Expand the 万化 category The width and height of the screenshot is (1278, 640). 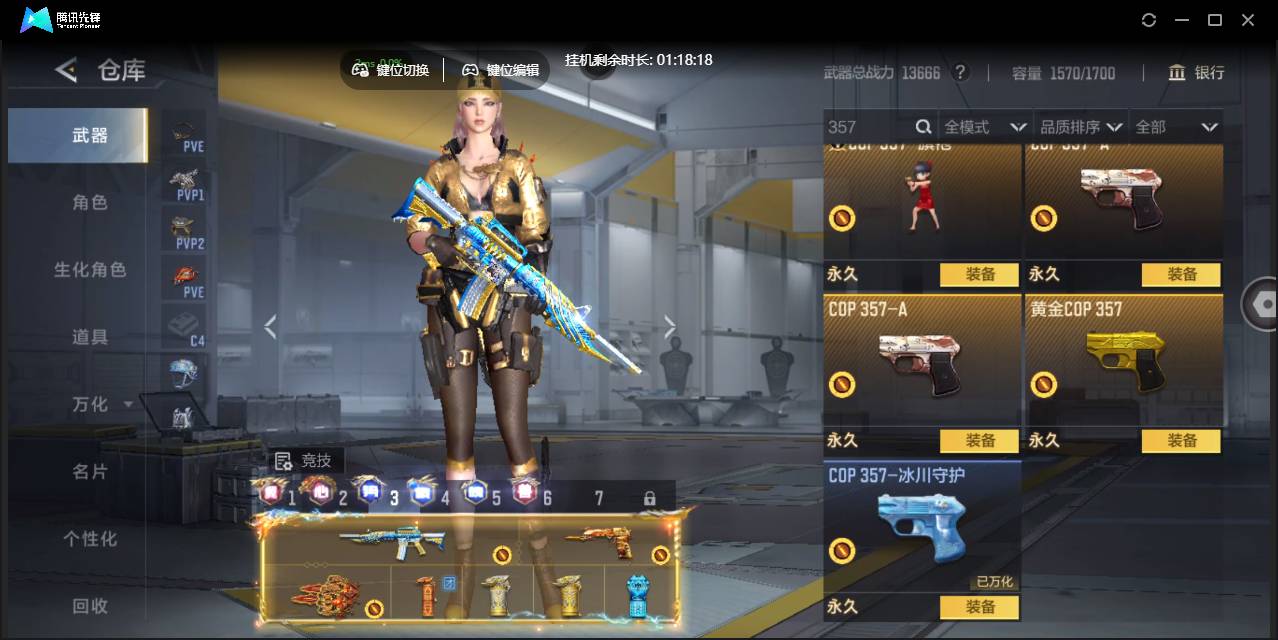(100, 404)
